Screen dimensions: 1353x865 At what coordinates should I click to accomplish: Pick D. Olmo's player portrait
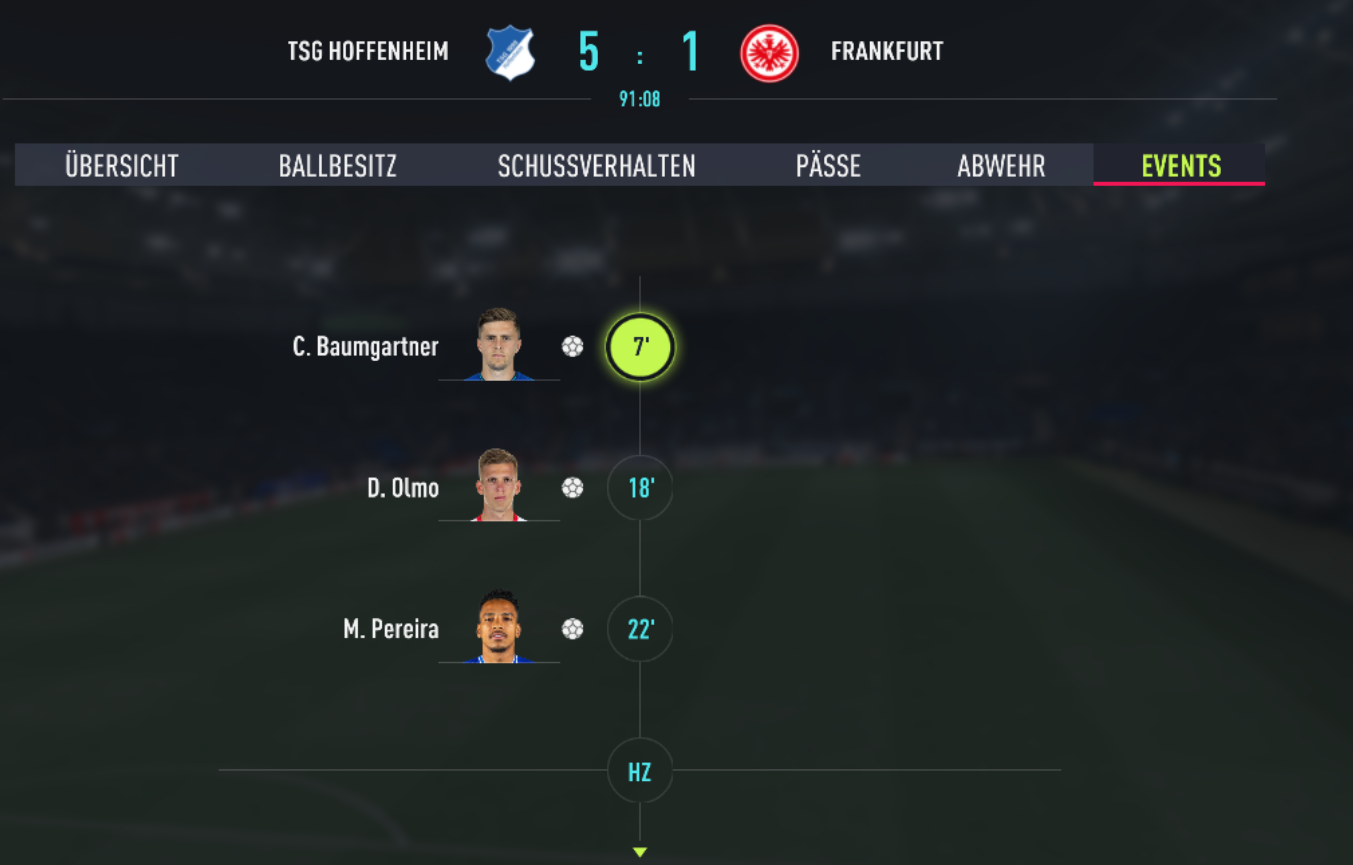tap(499, 485)
